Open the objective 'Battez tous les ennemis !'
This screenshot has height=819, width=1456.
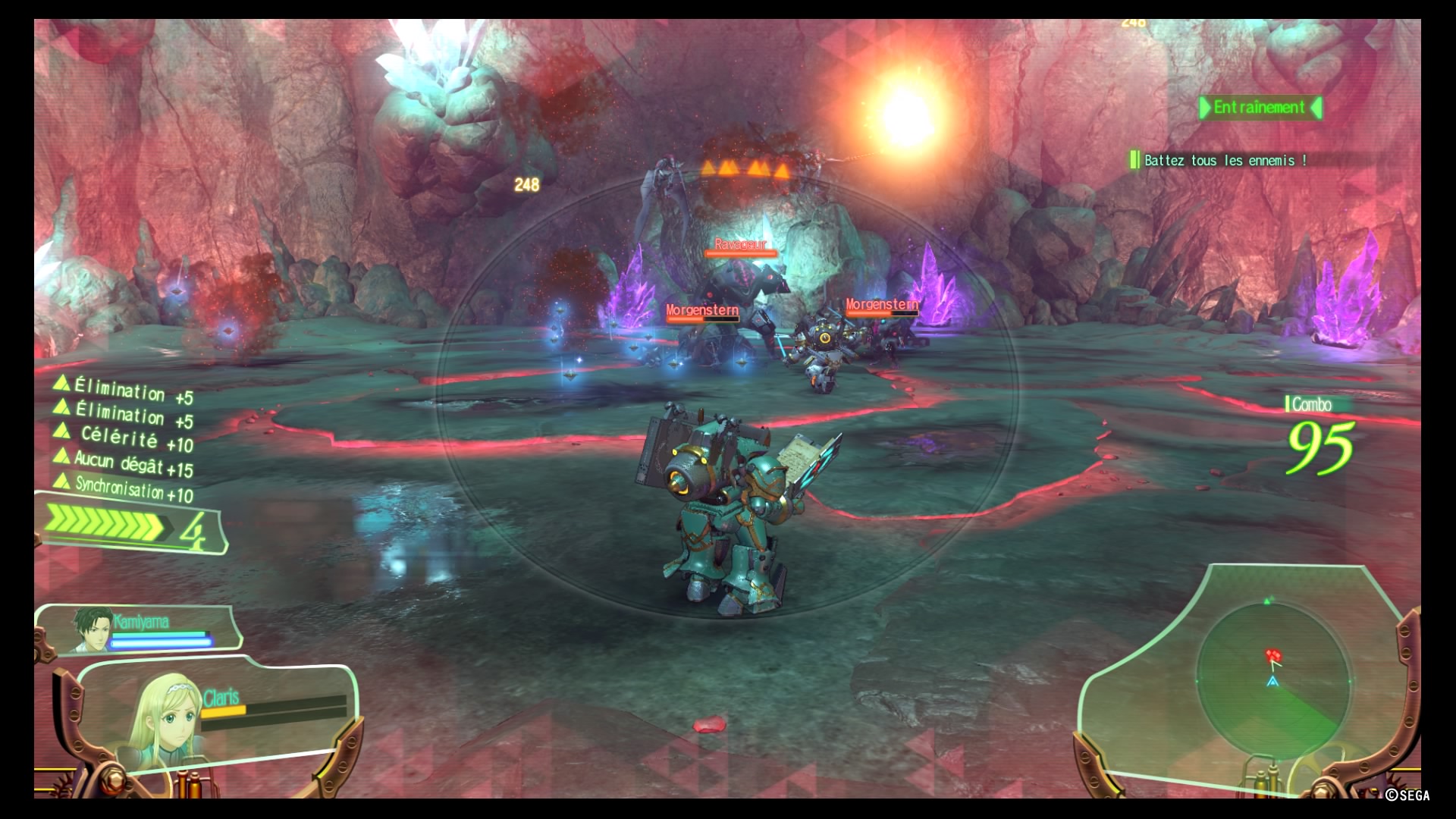click(x=1225, y=160)
